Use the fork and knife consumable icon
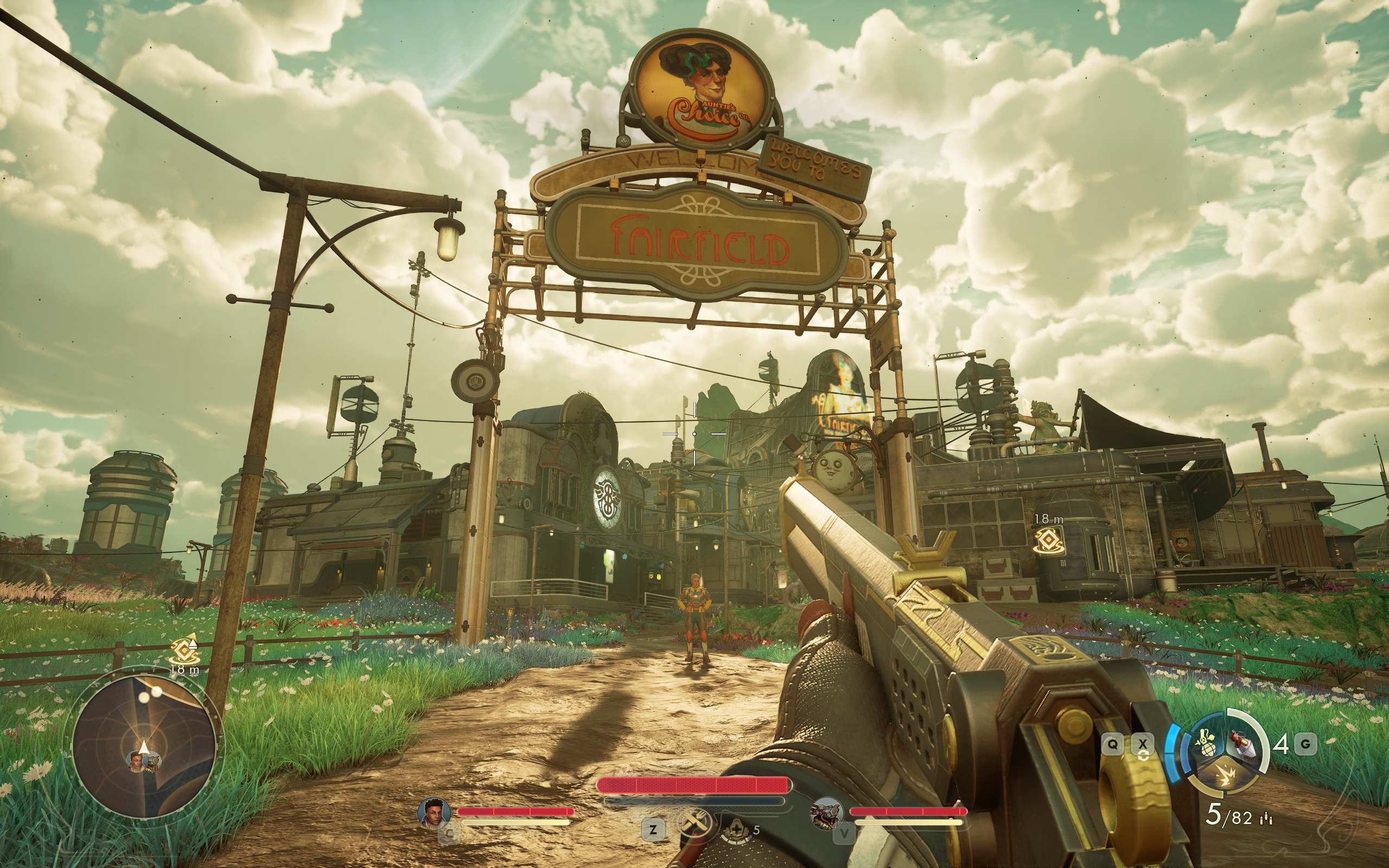 point(694,823)
